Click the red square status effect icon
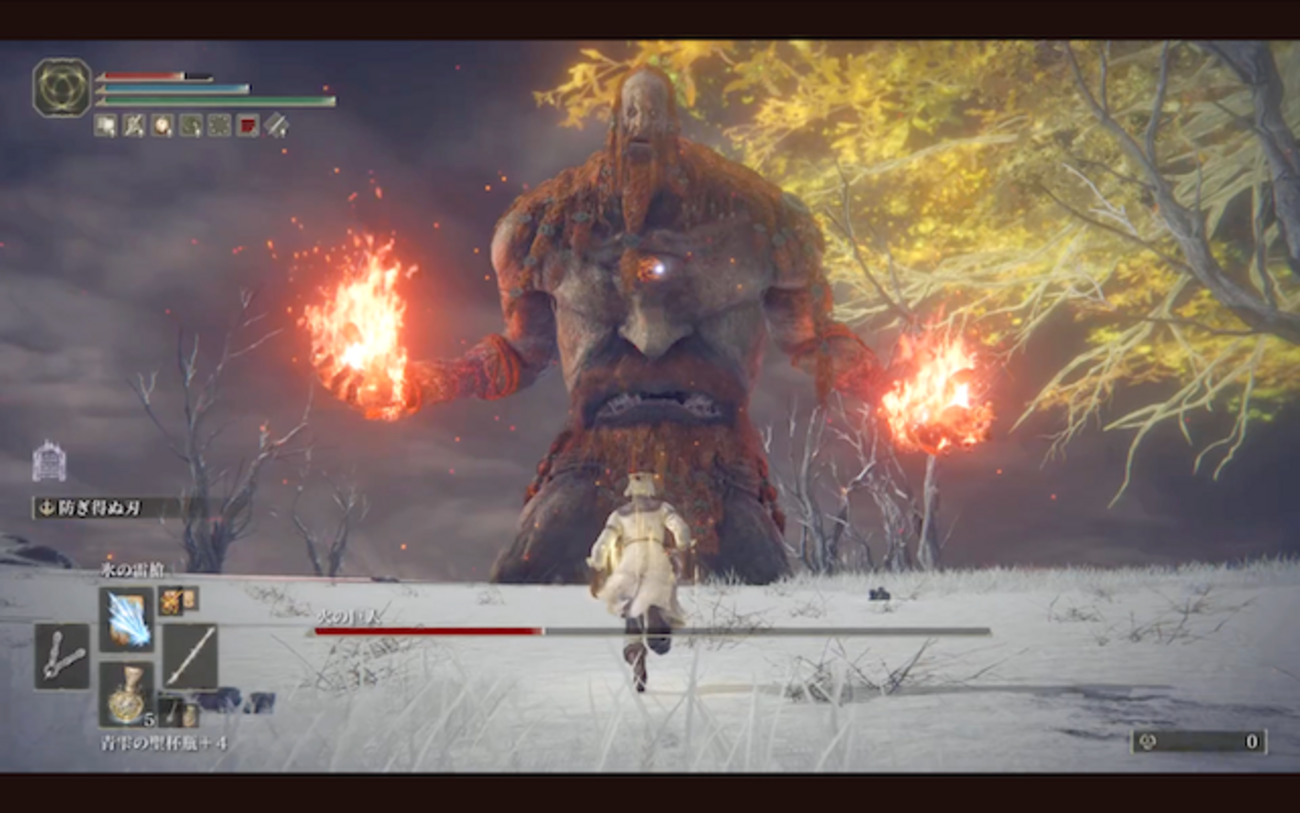Image resolution: width=1300 pixels, height=813 pixels. tap(247, 125)
